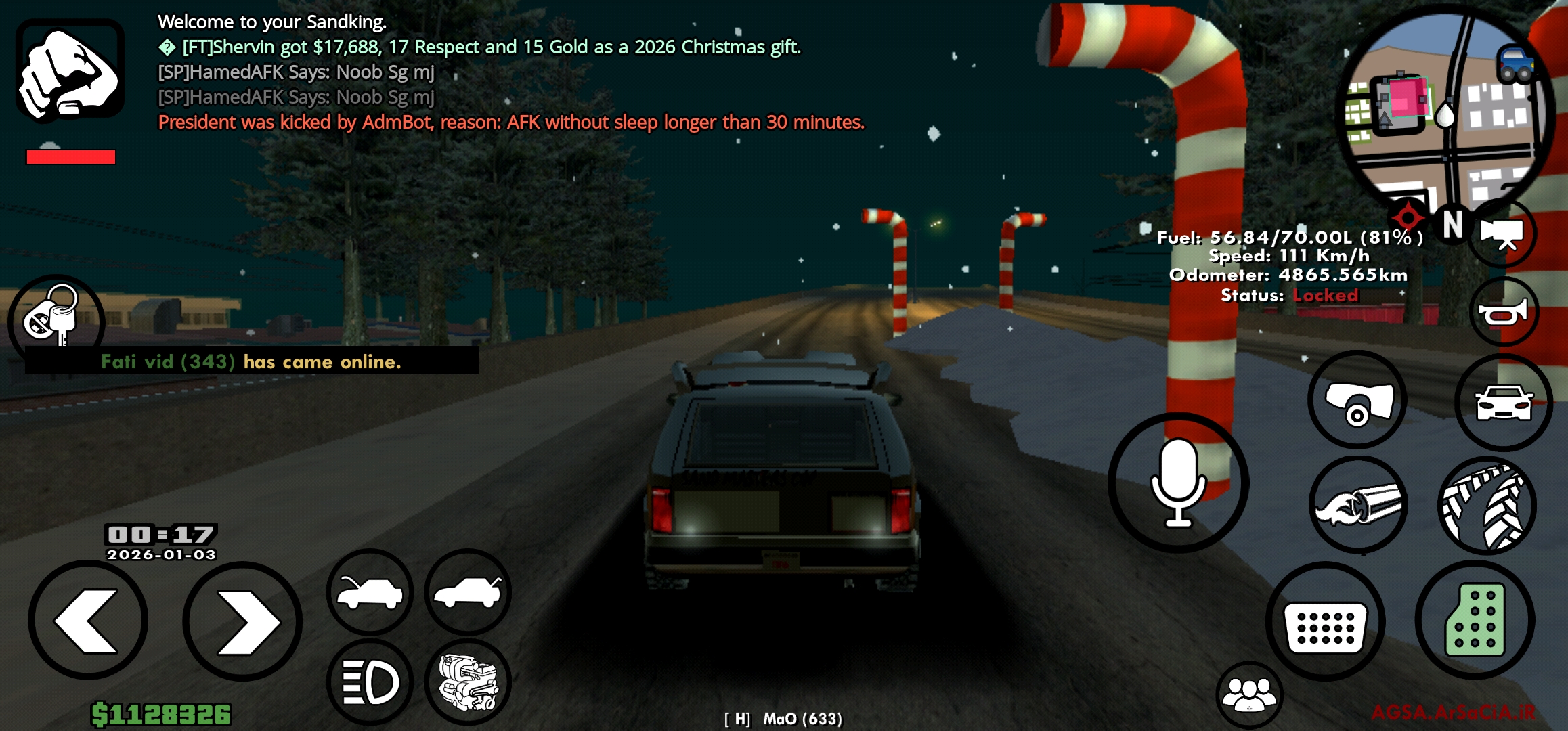The width and height of the screenshot is (1568, 731).
Task: Open the players list group icon
Action: click(x=1249, y=694)
